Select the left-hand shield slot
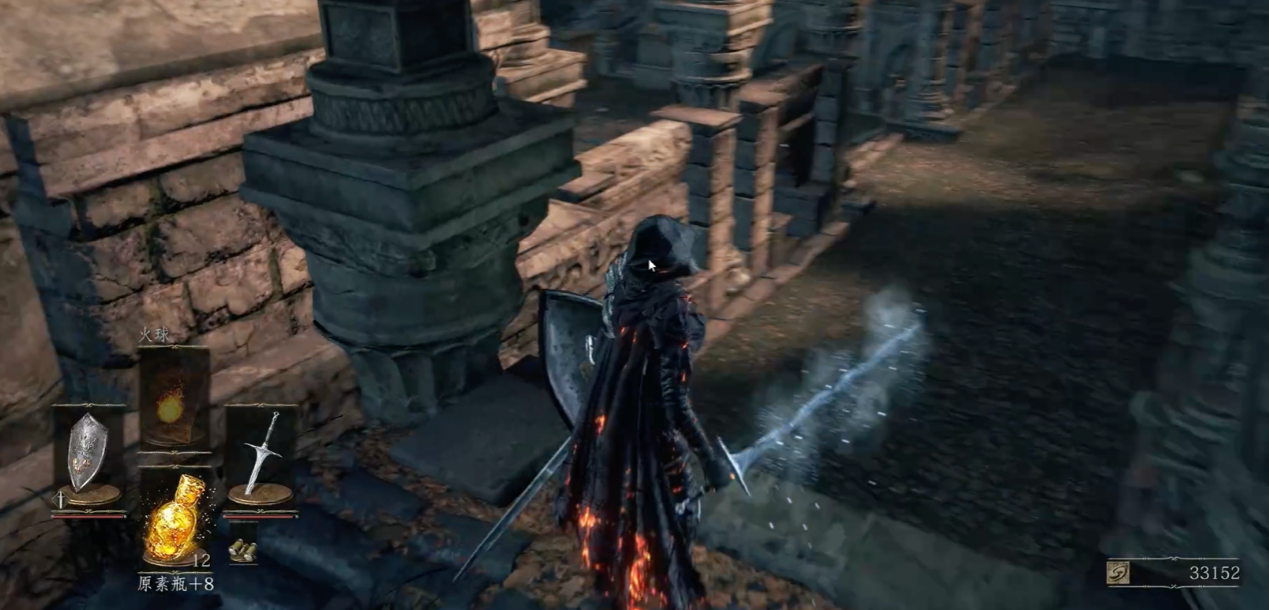This screenshot has height=610, width=1269. coord(88,456)
